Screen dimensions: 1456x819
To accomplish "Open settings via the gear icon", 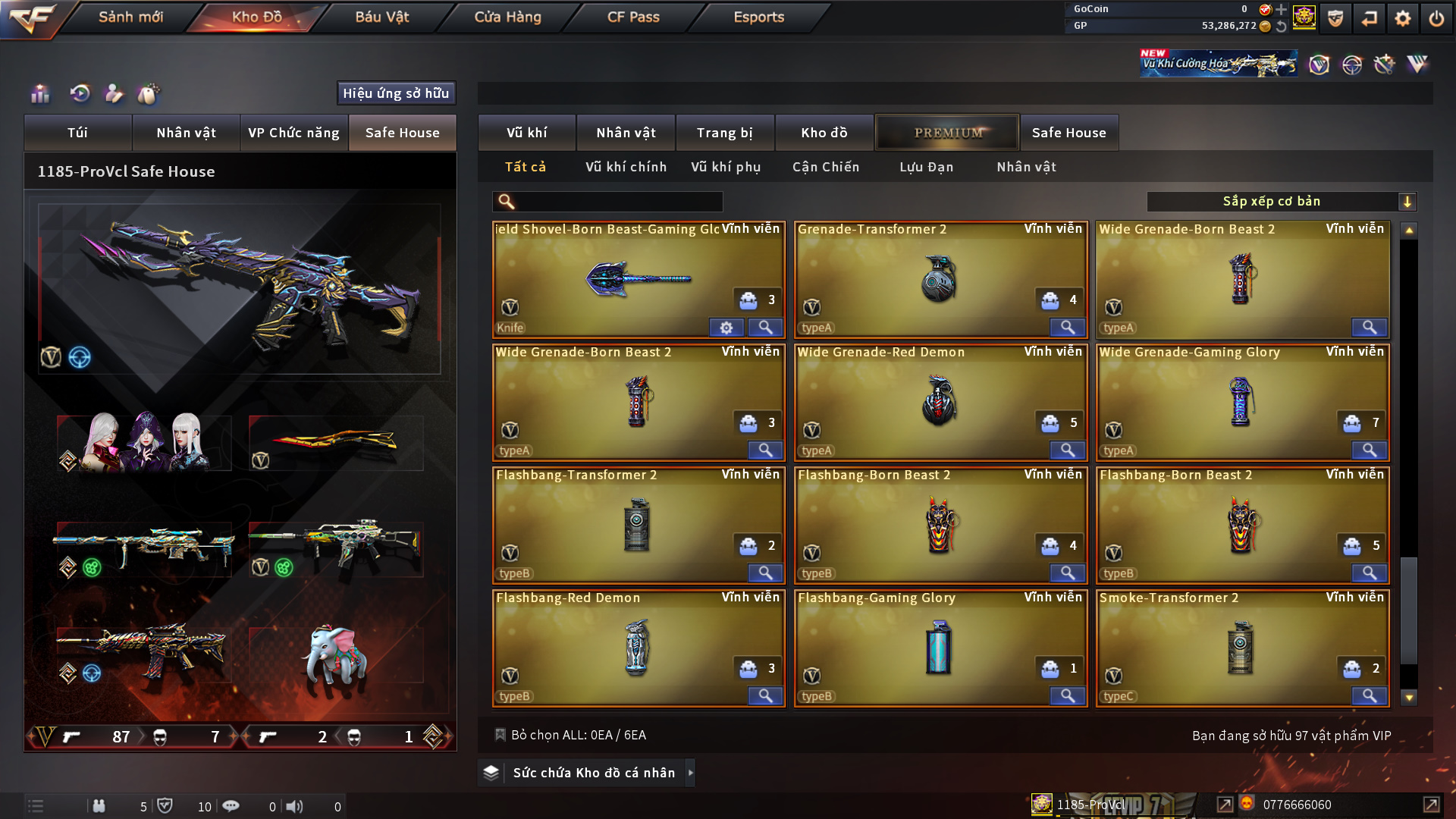I will pos(1402,18).
